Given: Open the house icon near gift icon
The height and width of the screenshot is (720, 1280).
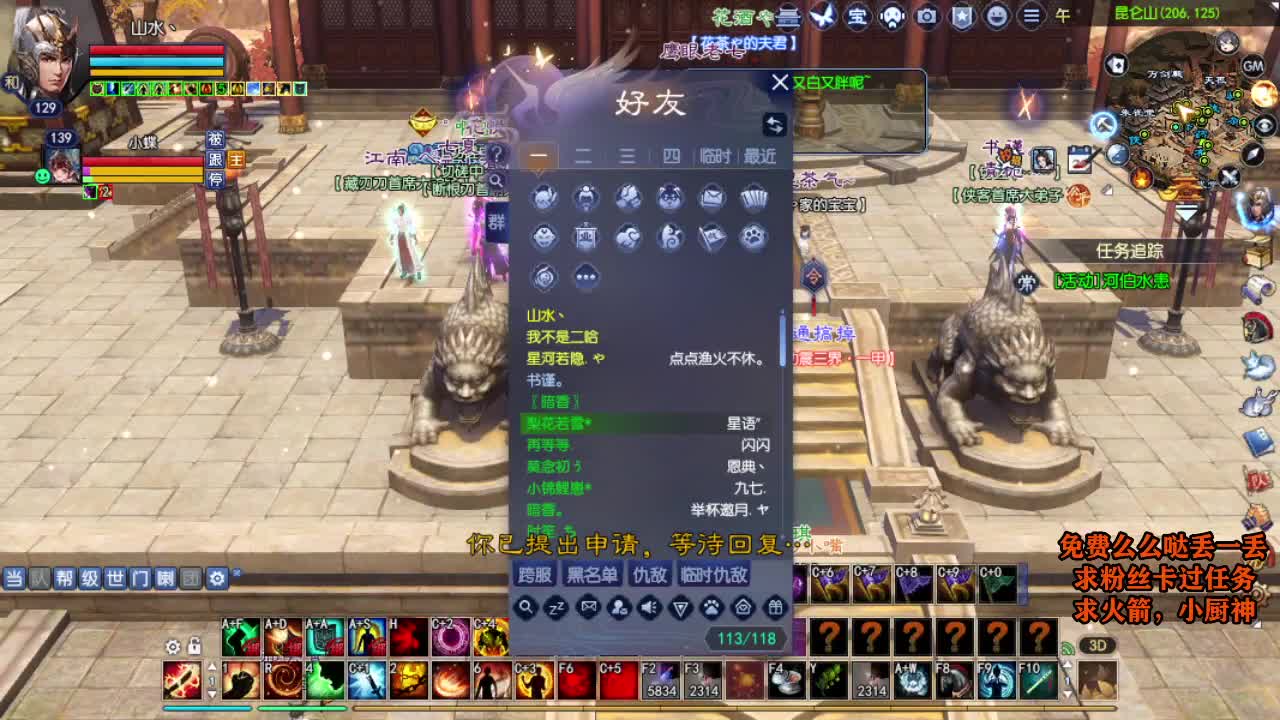Looking at the screenshot, I should [741, 607].
